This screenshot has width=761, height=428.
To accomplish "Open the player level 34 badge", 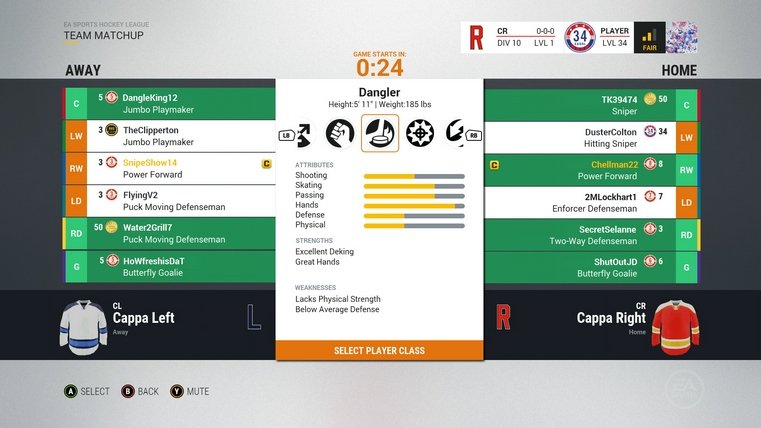I will pos(579,37).
